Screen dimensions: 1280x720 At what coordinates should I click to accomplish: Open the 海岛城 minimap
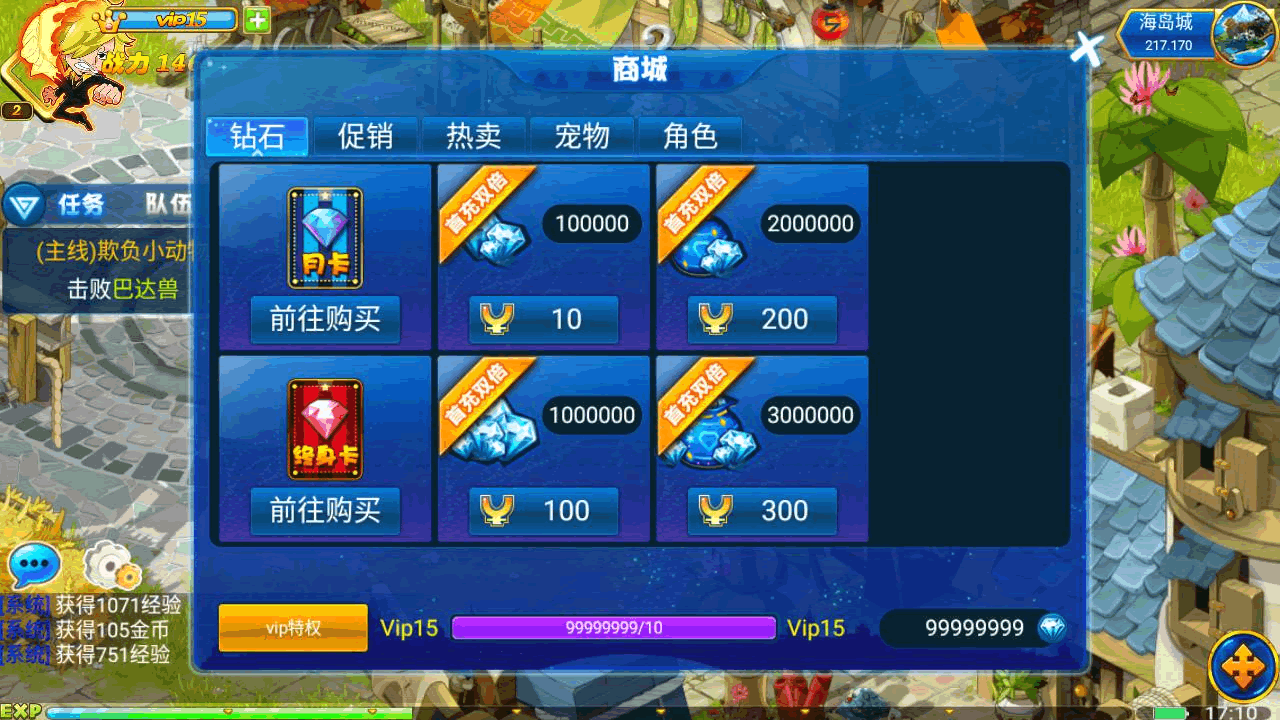1243,33
